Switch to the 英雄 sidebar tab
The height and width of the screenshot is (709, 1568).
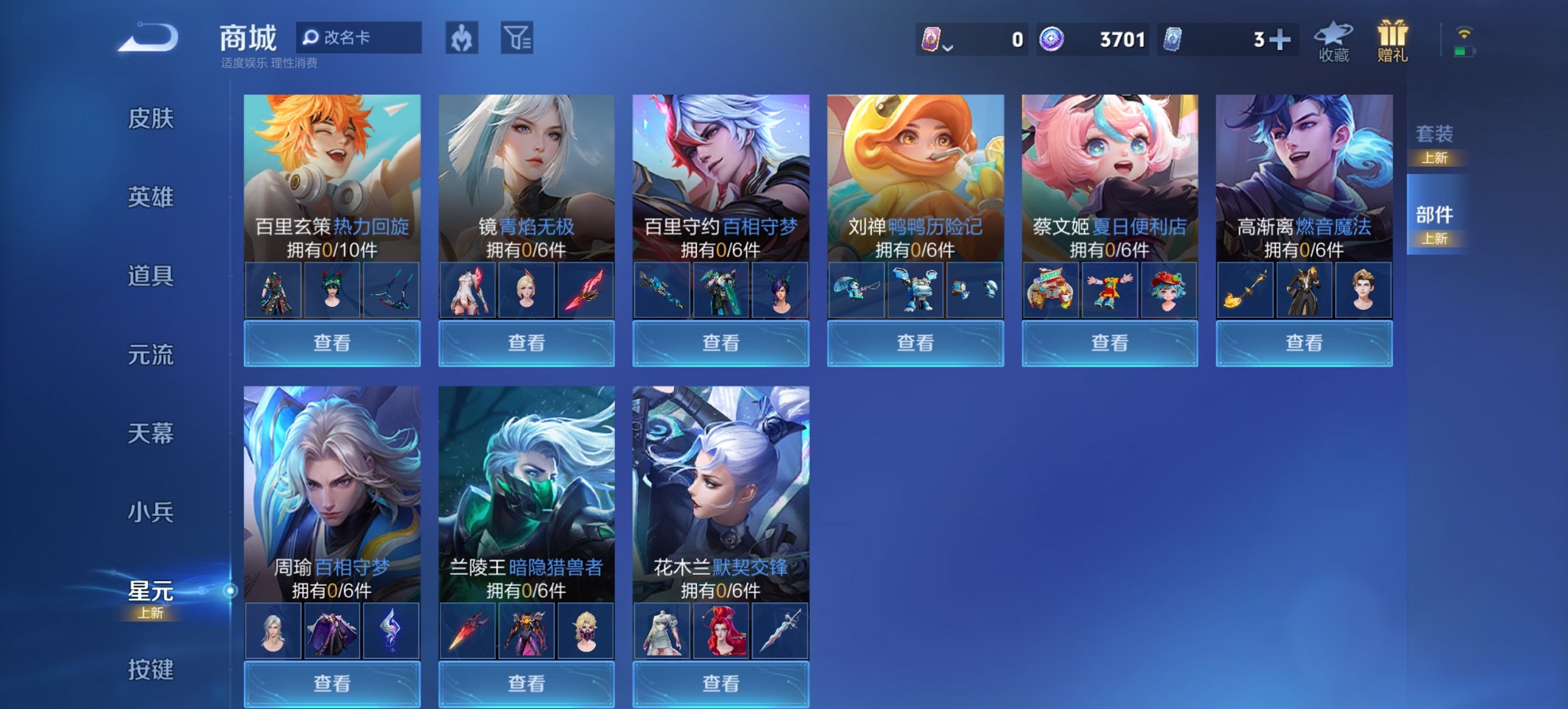pos(152,198)
